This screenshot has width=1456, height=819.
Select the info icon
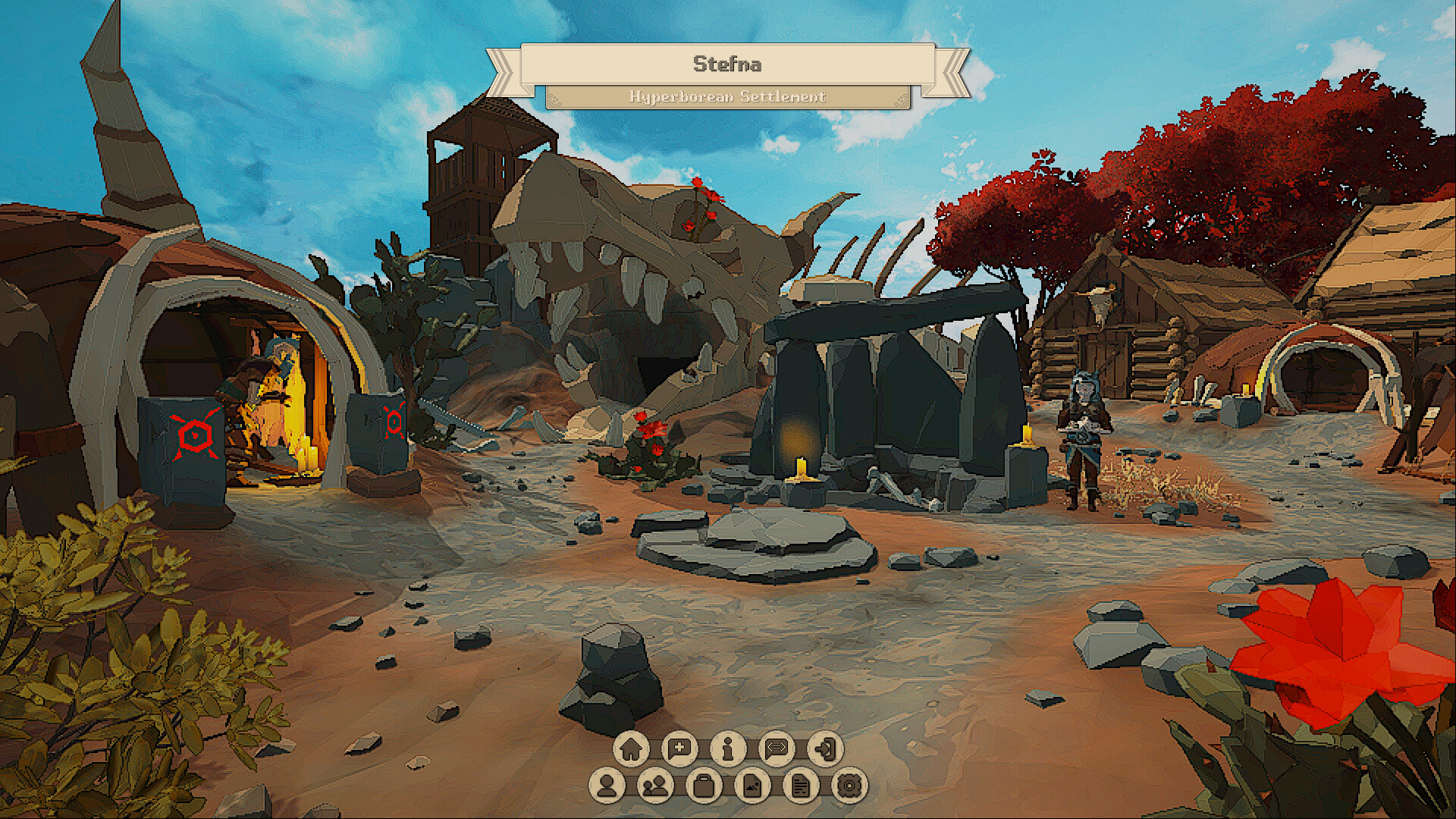pos(730,748)
